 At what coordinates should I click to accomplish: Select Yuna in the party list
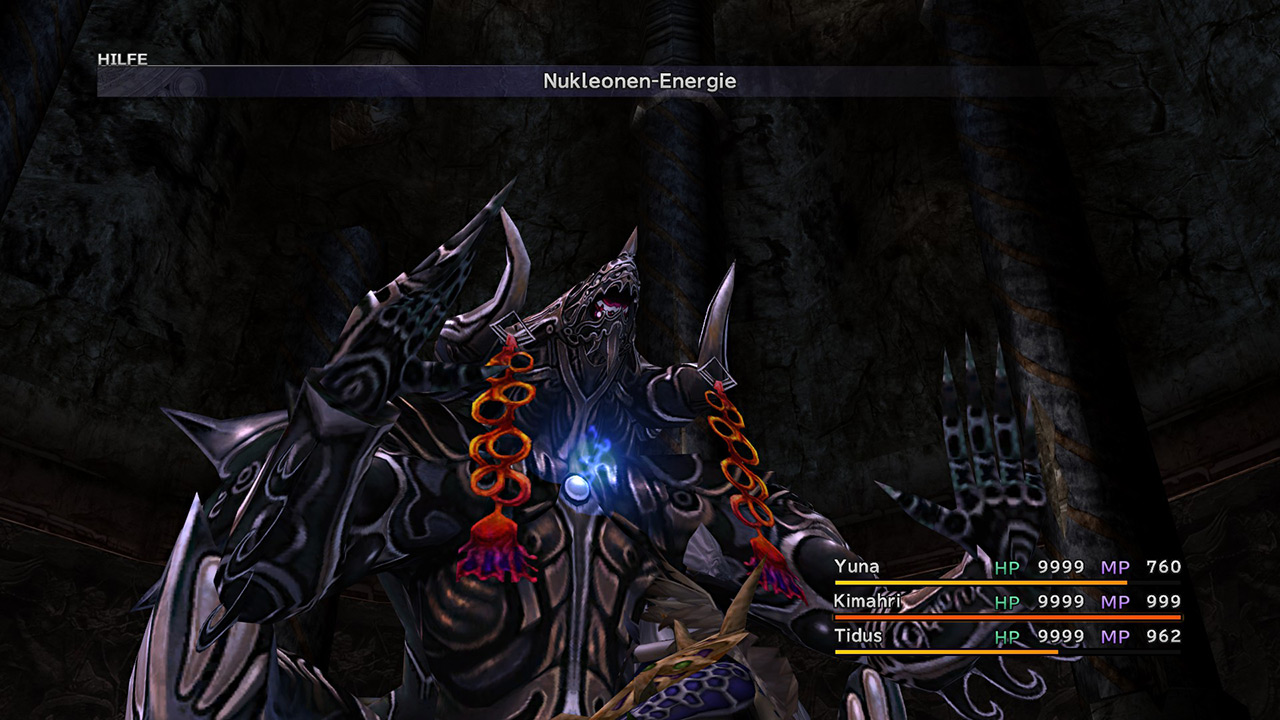click(858, 567)
